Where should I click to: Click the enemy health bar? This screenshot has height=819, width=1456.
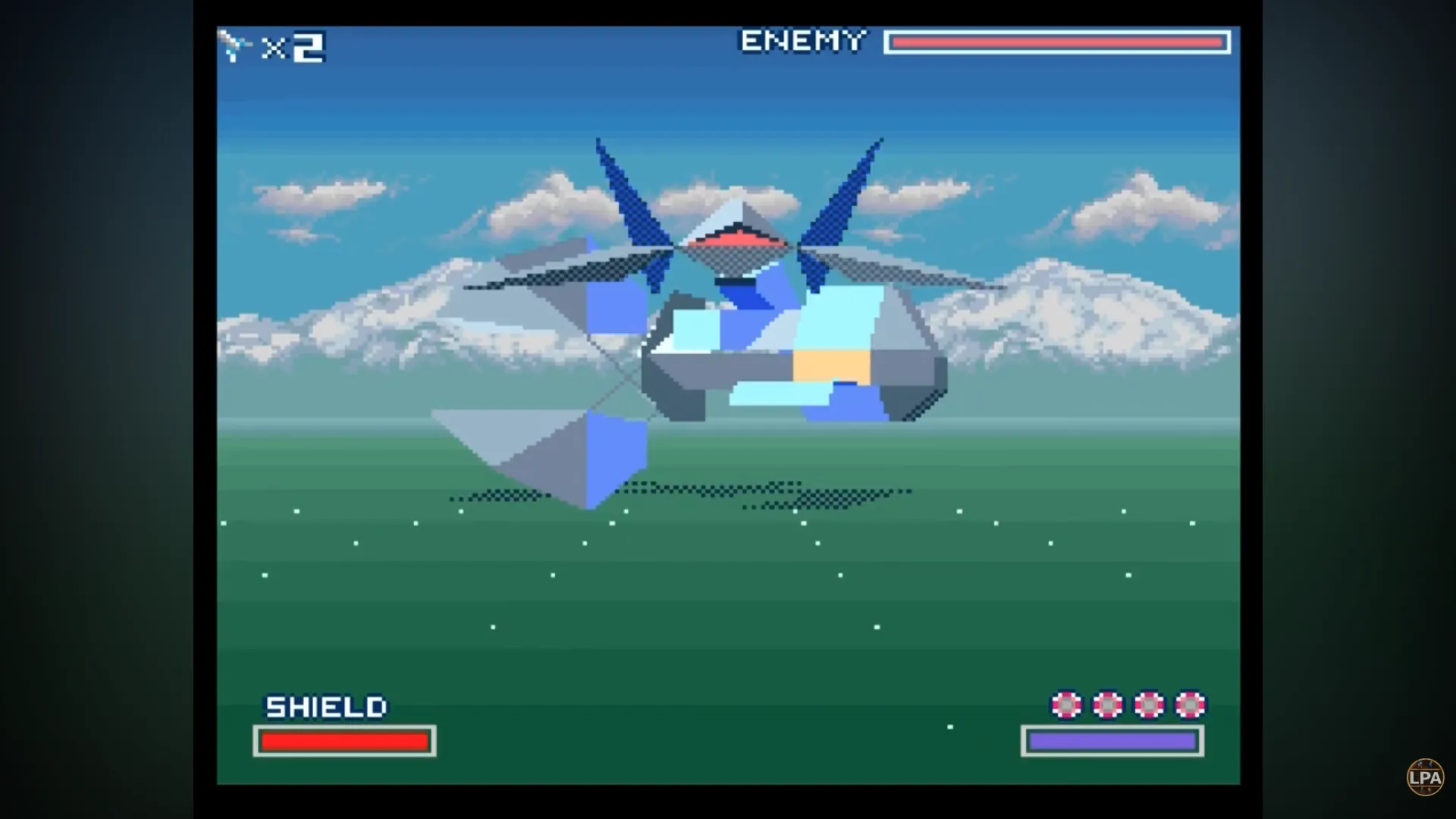coord(1057,42)
